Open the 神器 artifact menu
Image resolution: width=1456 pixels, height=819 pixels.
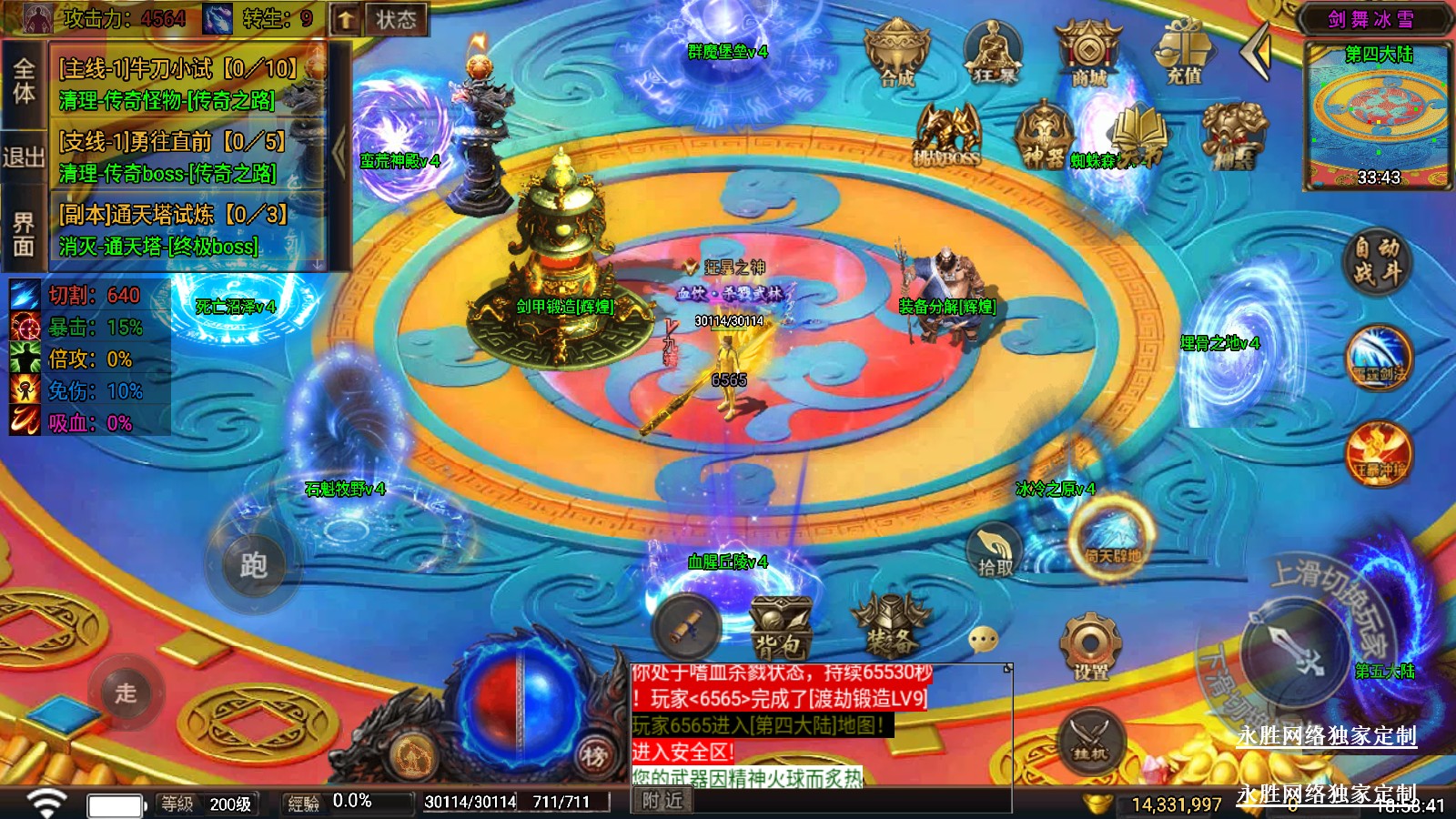tap(1043, 136)
